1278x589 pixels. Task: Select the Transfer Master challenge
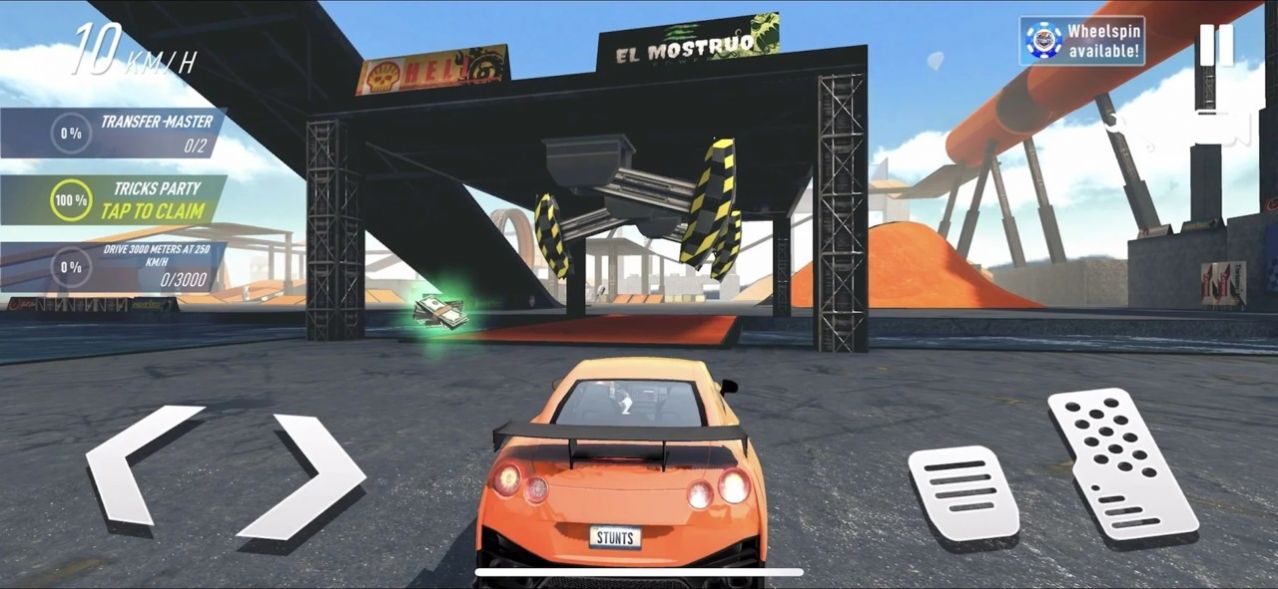[115, 133]
